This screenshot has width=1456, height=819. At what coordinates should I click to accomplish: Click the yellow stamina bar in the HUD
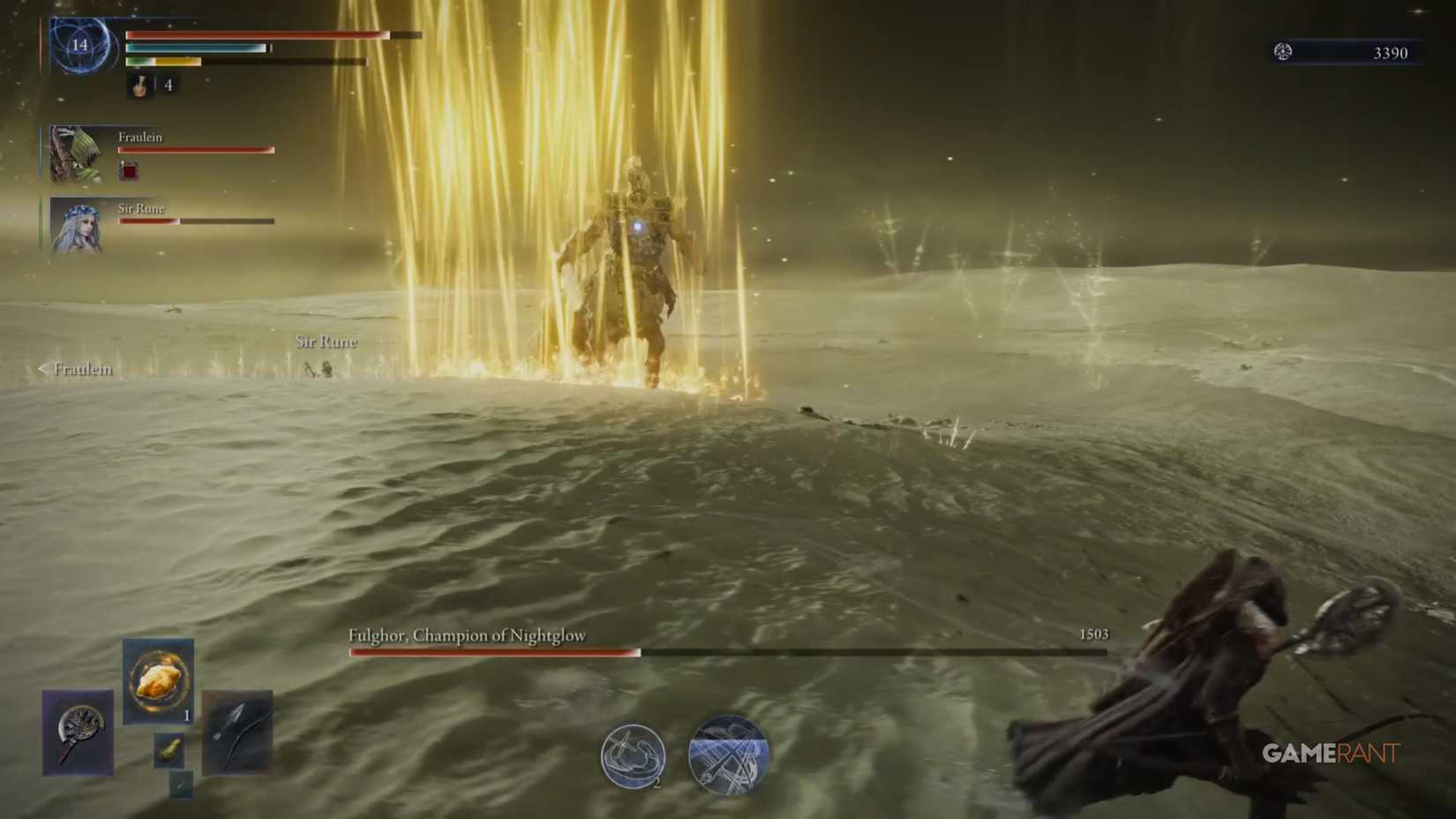(176, 63)
